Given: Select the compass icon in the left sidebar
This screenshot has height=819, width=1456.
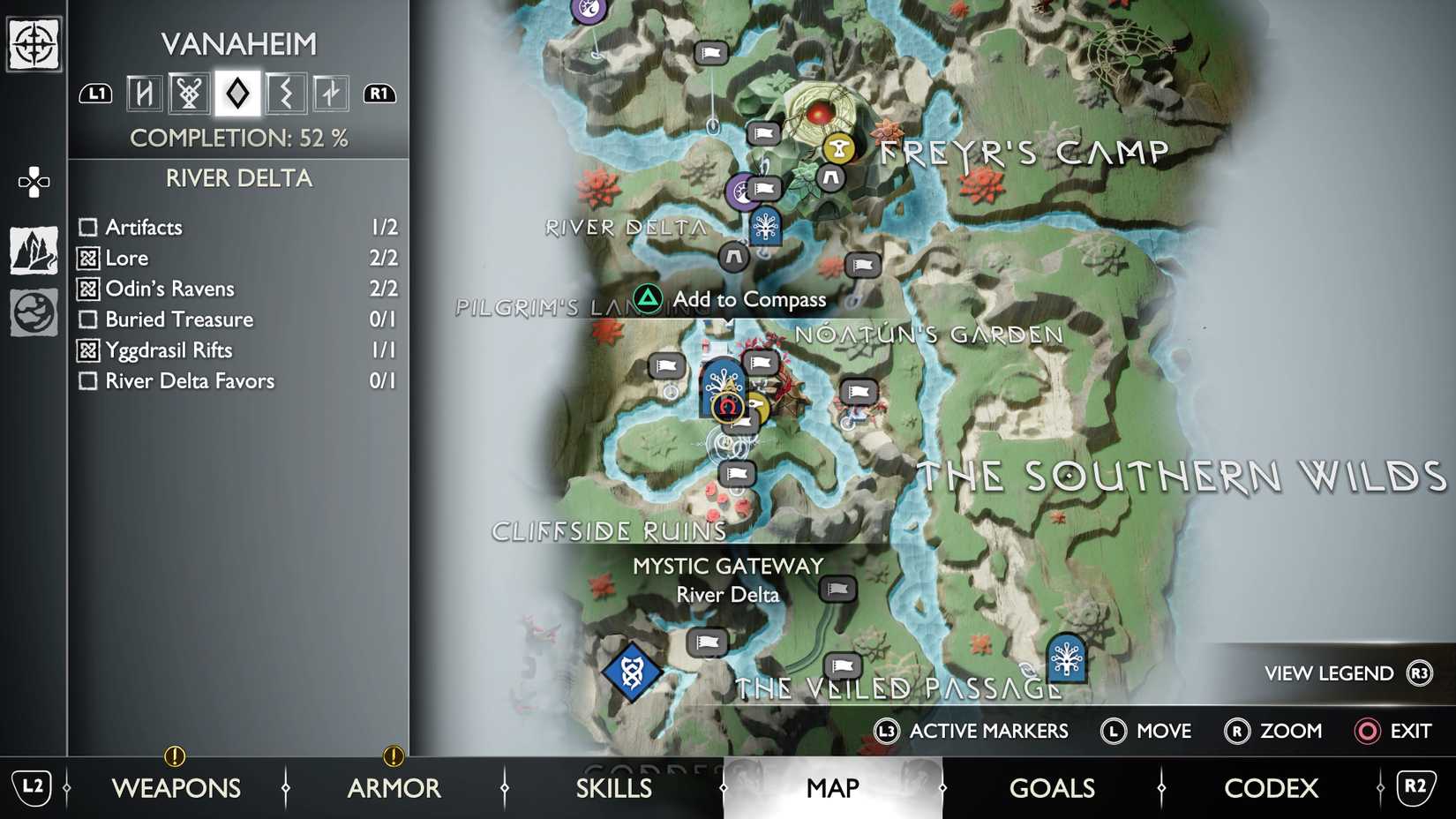Looking at the screenshot, I should point(33,42).
